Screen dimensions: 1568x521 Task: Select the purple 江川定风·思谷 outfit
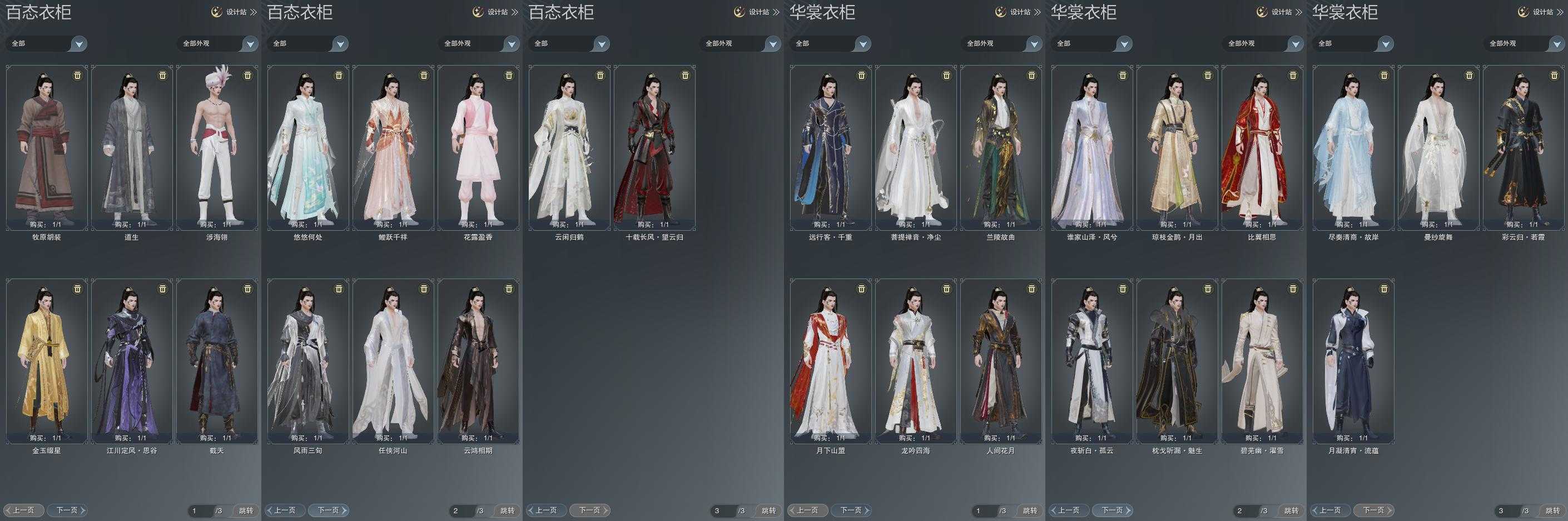131,361
